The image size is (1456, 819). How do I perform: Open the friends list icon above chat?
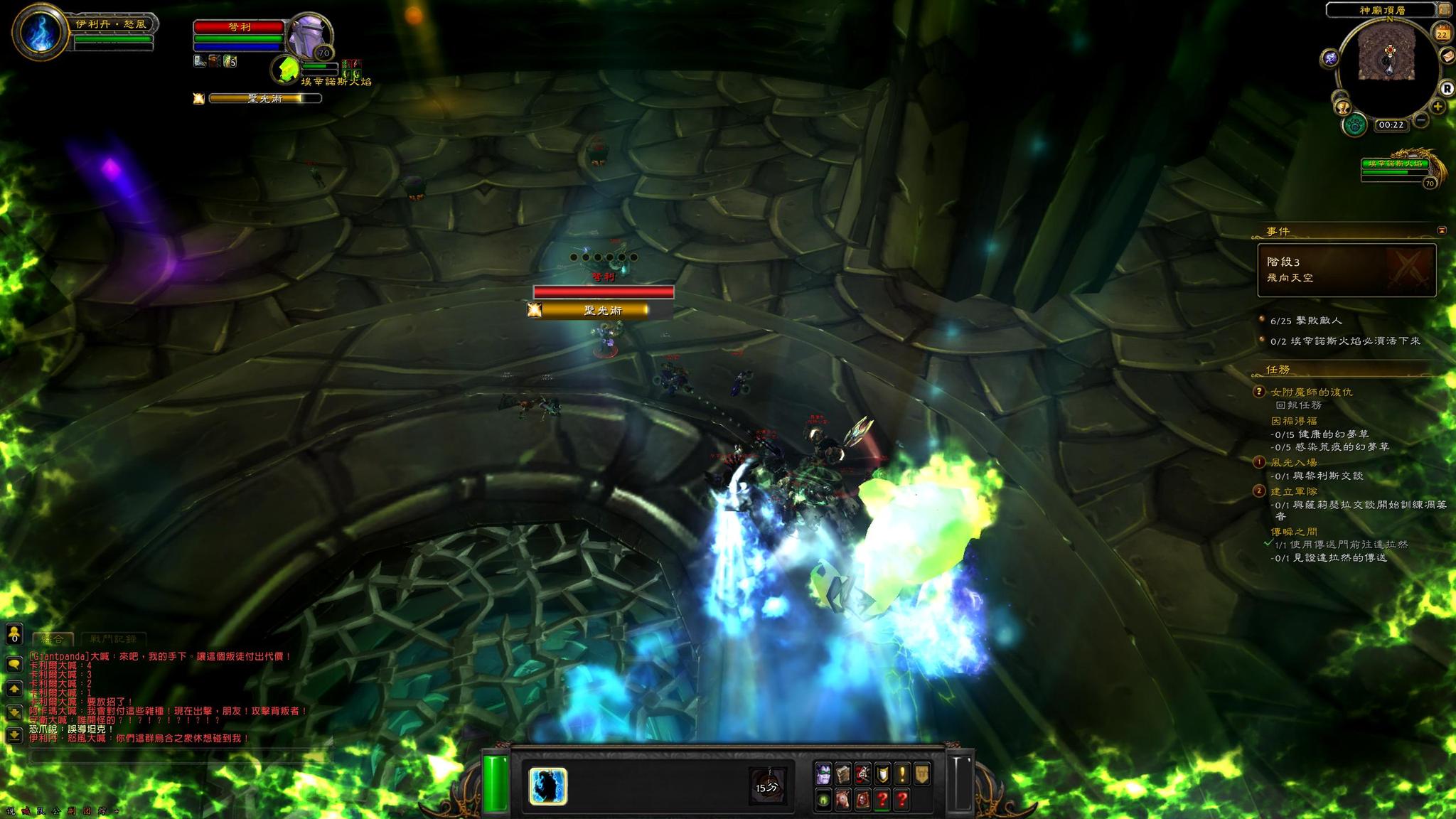(x=14, y=633)
